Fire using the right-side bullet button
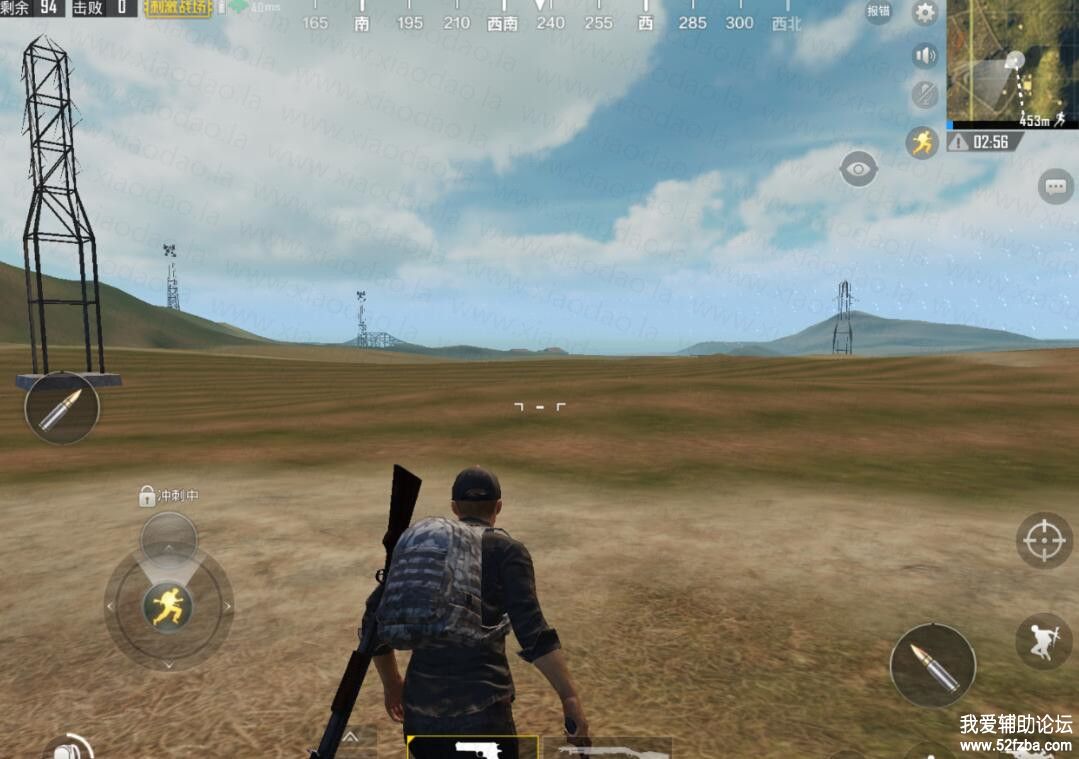Viewport: 1079px width, 759px height. coord(932,666)
